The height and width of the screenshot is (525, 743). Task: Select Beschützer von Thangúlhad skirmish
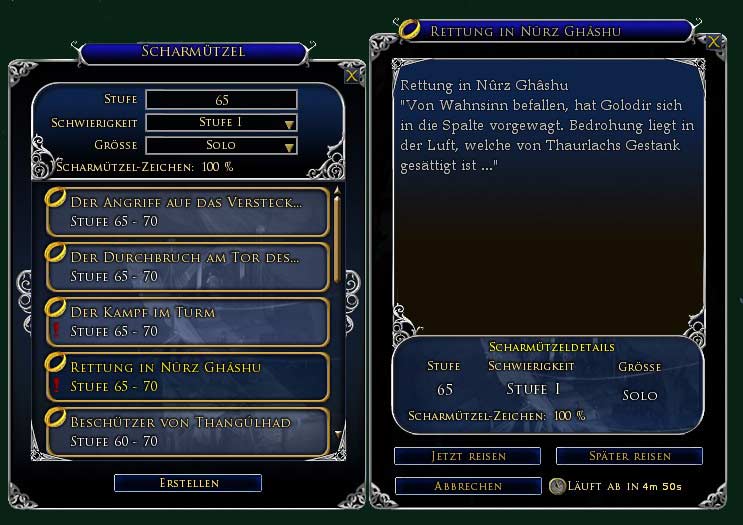tap(187, 430)
